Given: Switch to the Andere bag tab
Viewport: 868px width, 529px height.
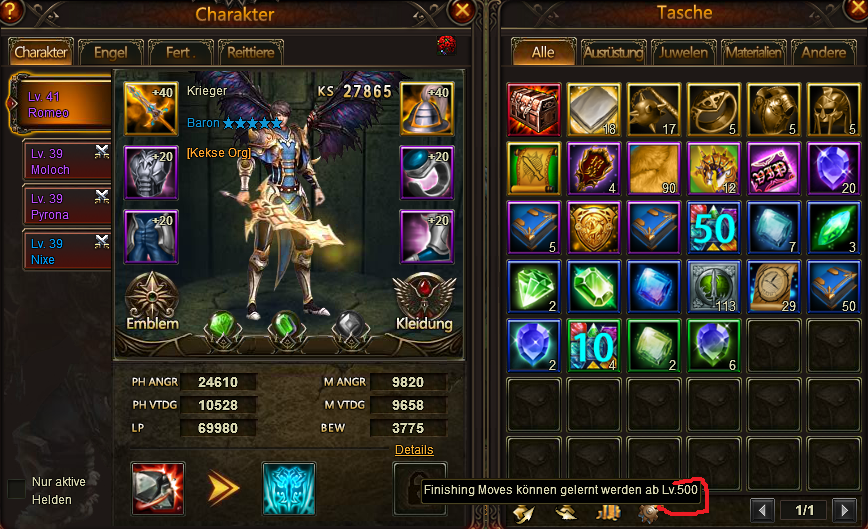Looking at the screenshot, I should (x=823, y=52).
